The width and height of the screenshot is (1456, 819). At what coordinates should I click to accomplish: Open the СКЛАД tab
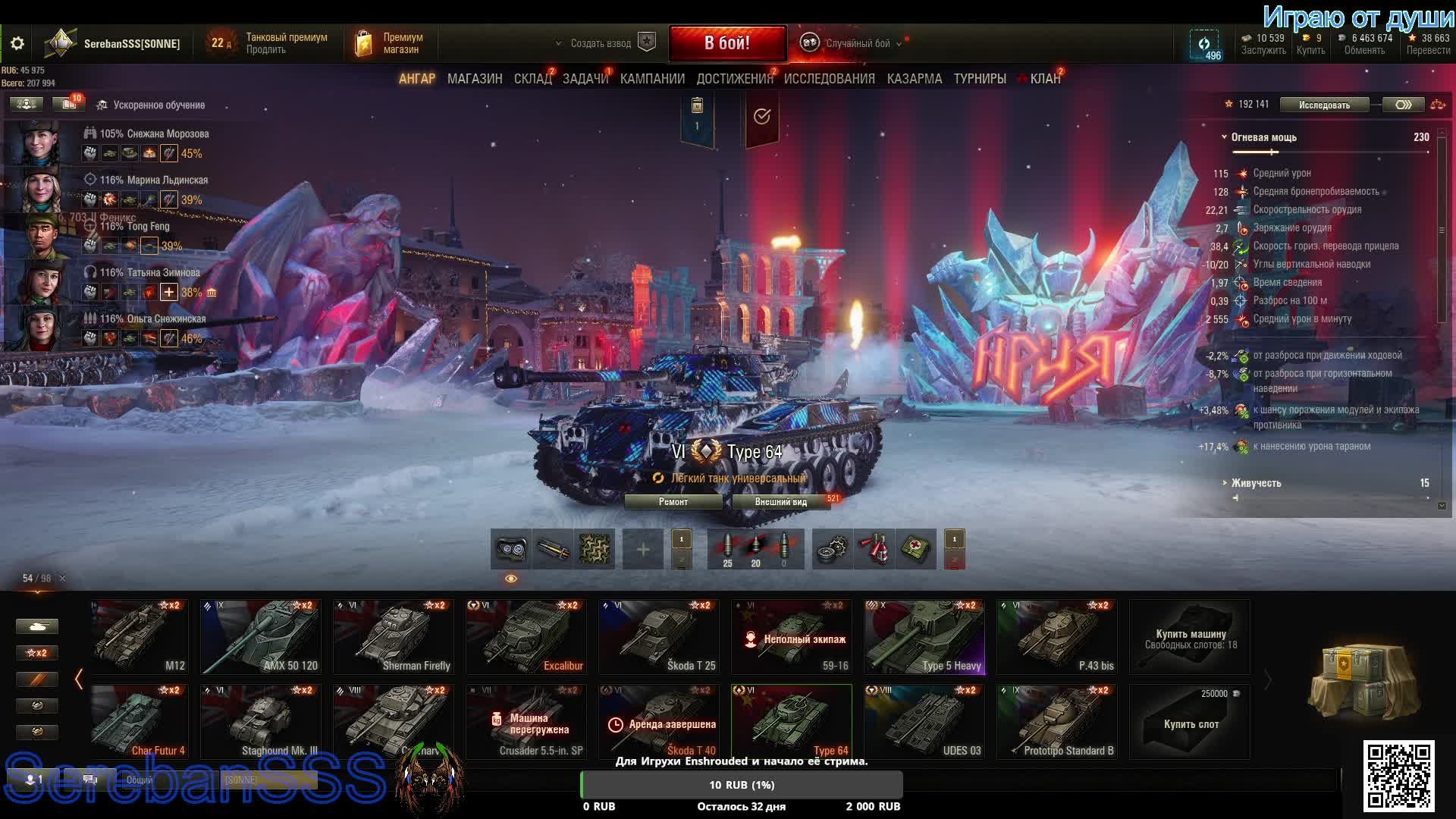point(532,79)
